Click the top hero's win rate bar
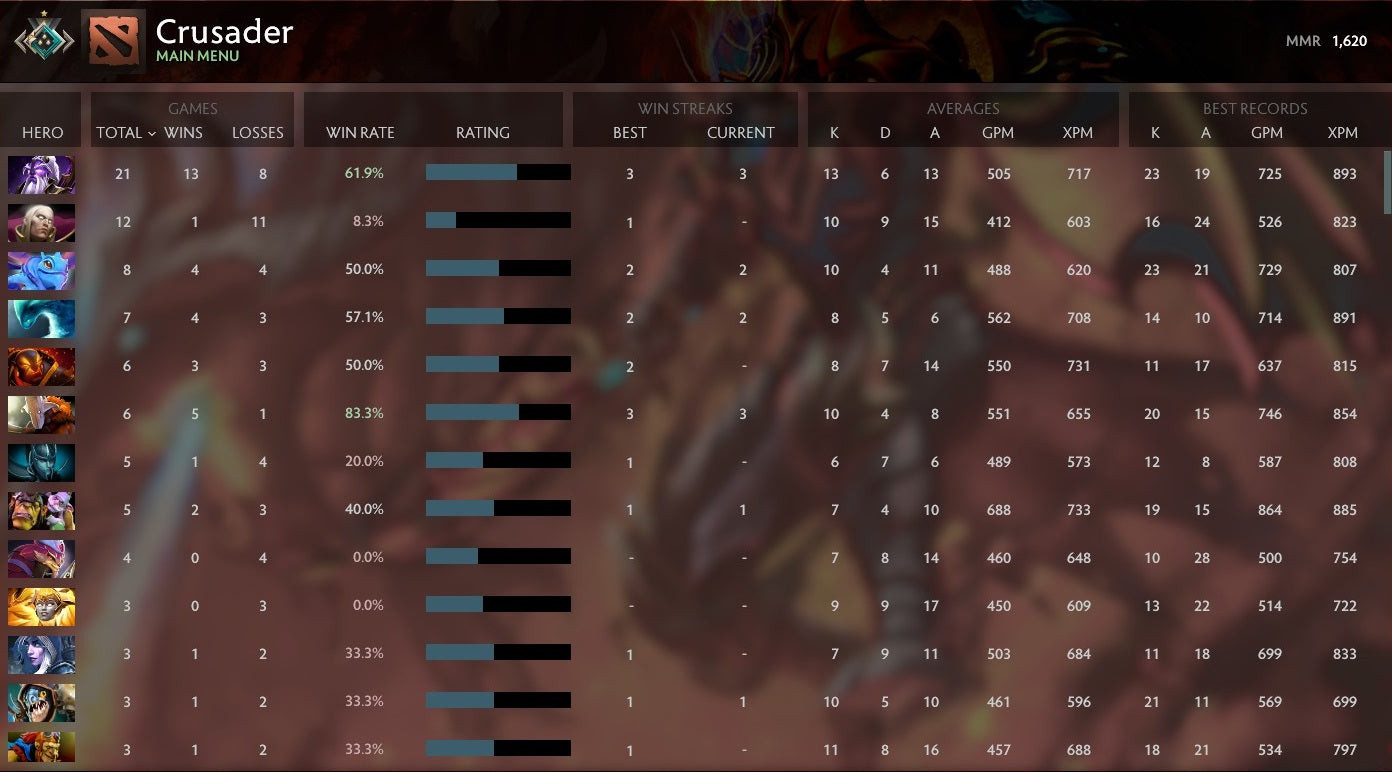The image size is (1392, 772). point(497,173)
